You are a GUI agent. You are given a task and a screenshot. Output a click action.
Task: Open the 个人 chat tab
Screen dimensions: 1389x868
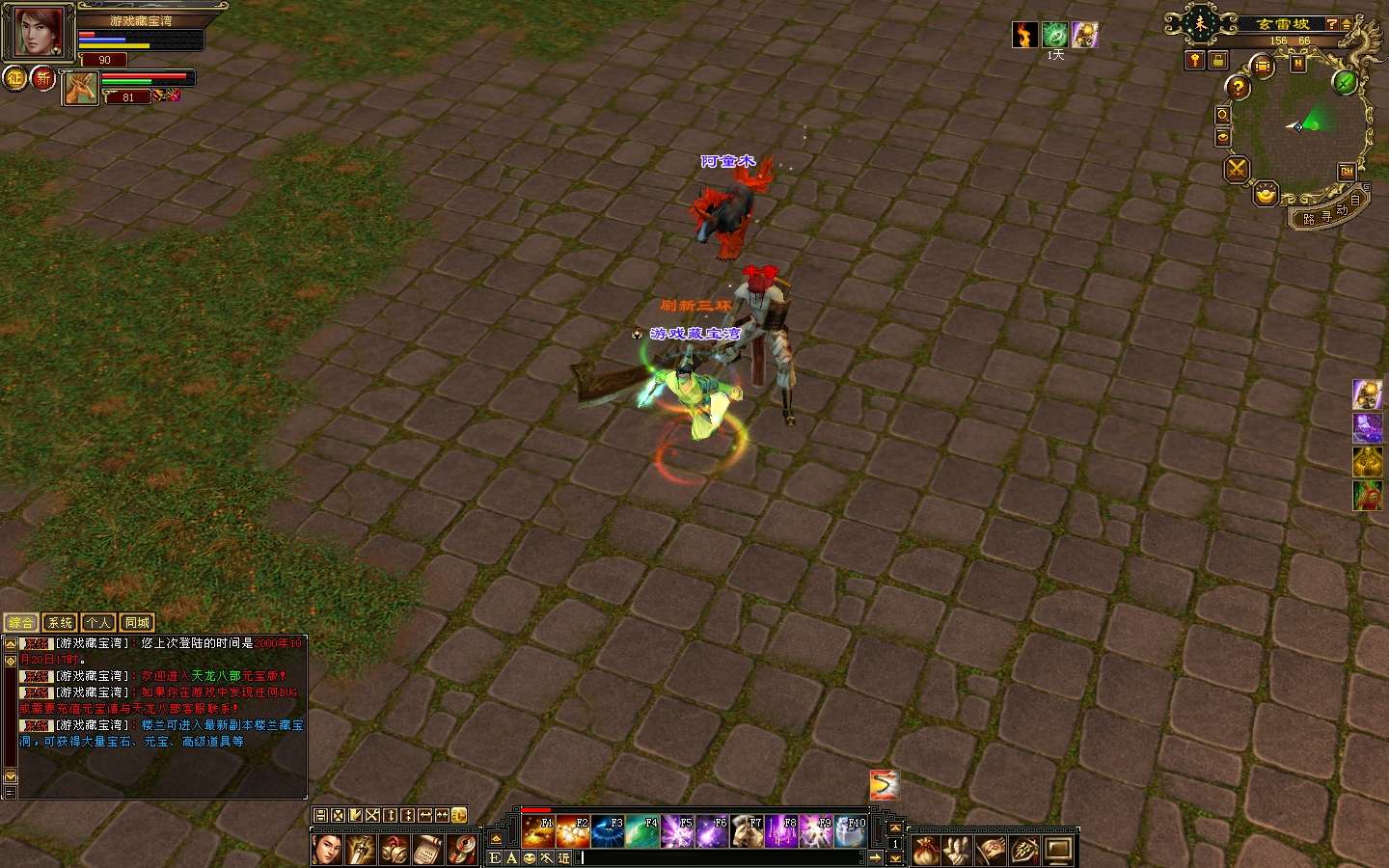point(98,623)
